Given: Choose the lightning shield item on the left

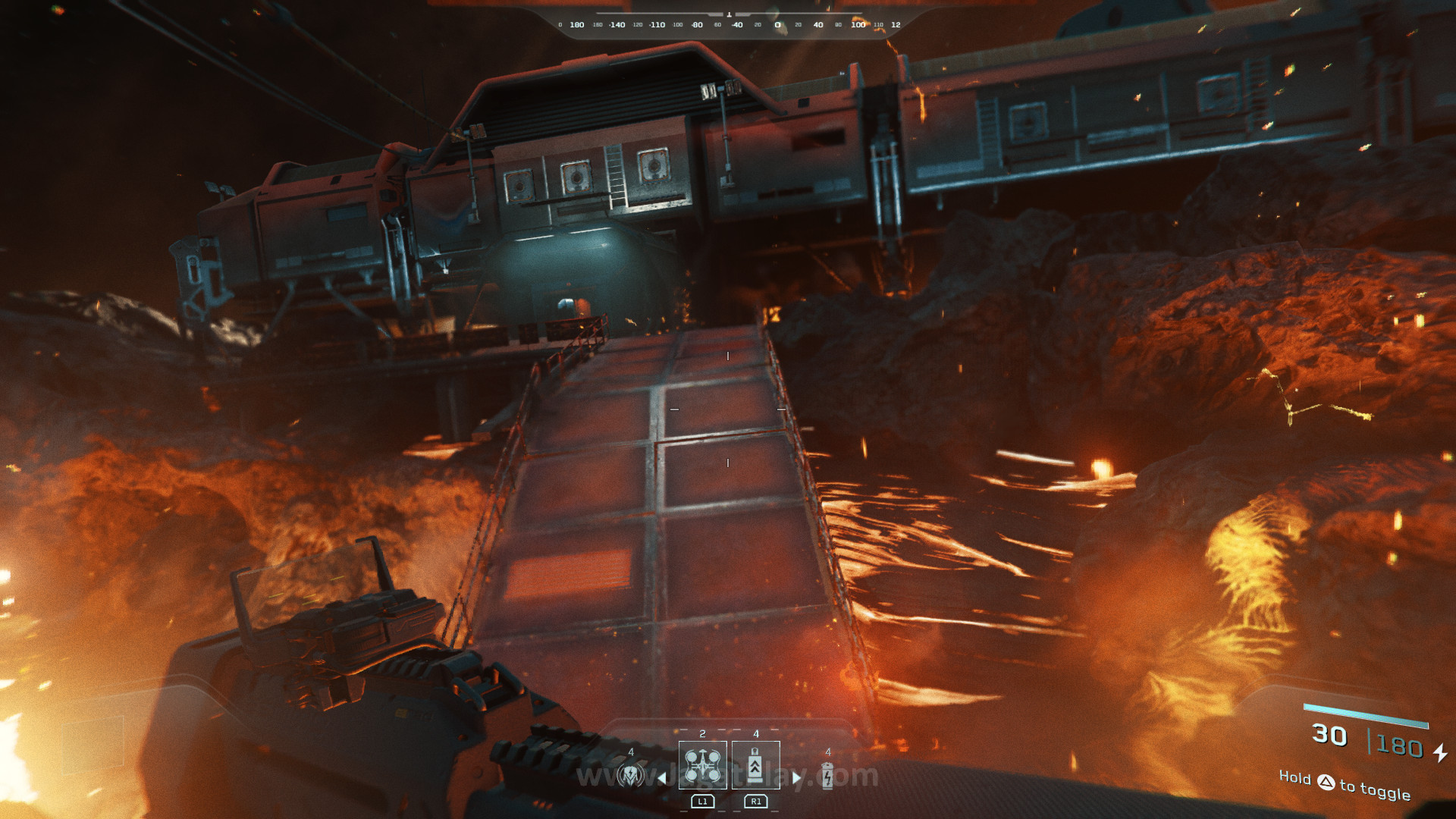Looking at the screenshot, I should click(x=630, y=775).
